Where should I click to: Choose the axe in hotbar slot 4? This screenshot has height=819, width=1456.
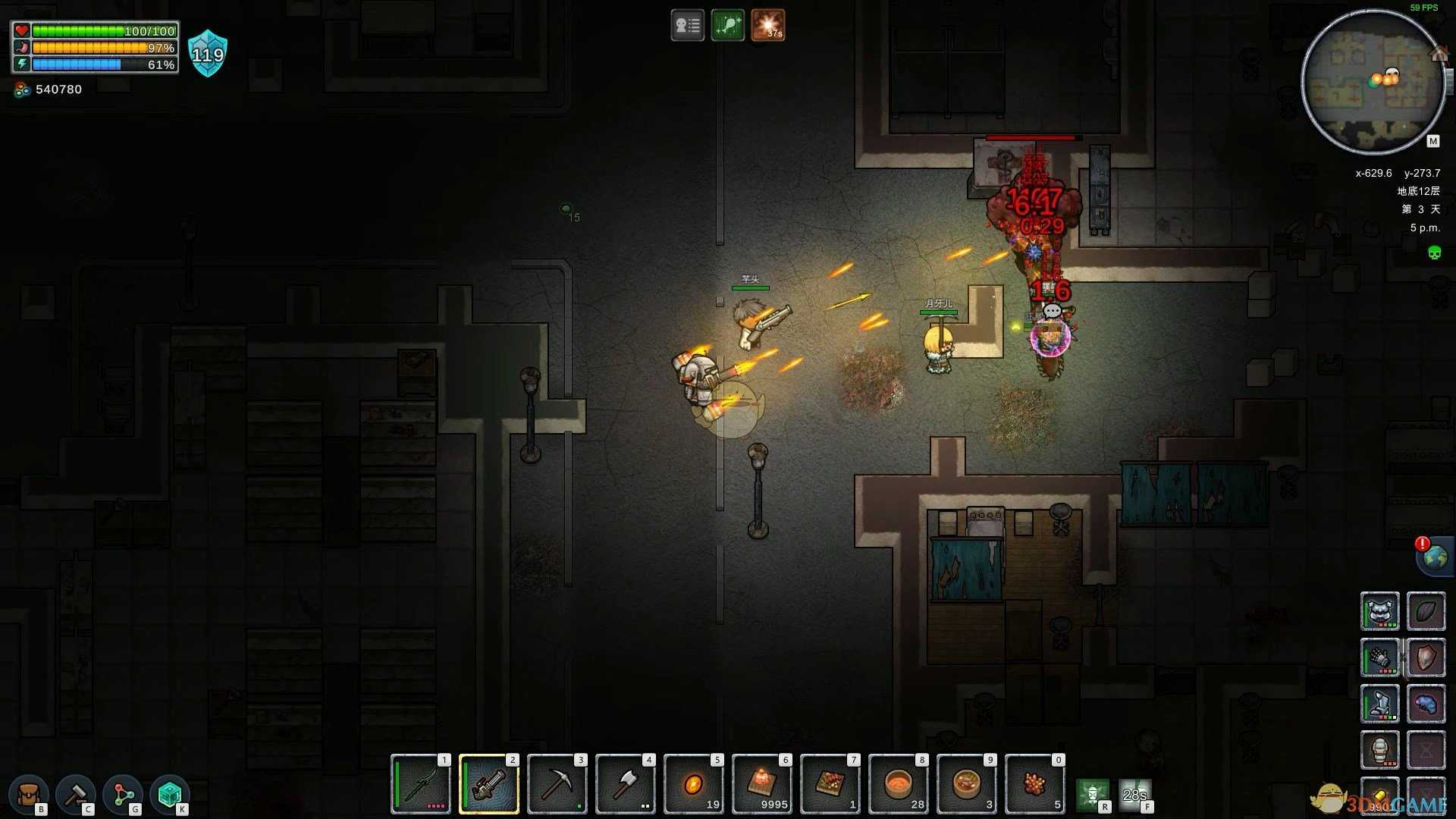click(626, 785)
